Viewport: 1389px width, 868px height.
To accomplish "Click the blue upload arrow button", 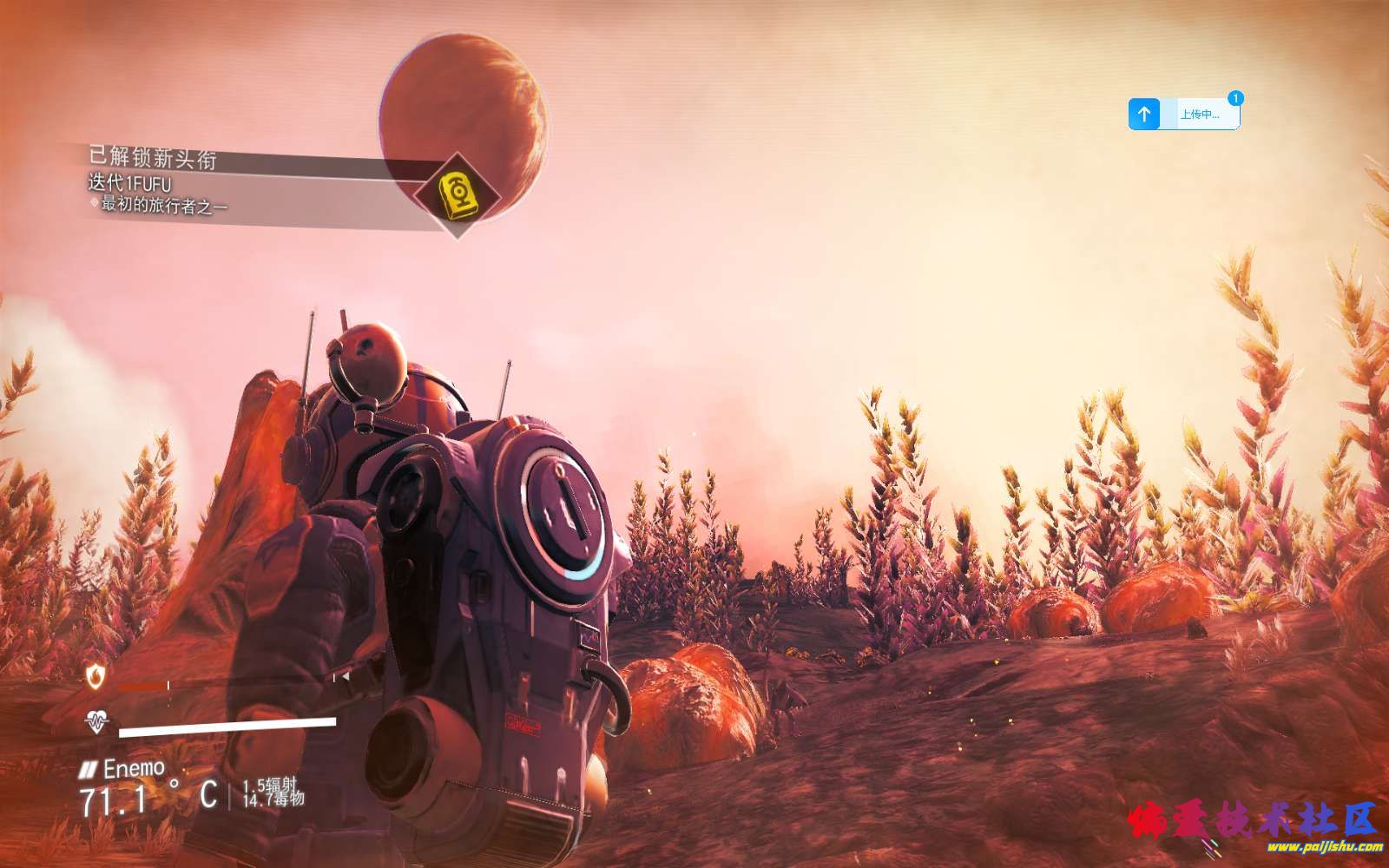I will pos(1144,114).
